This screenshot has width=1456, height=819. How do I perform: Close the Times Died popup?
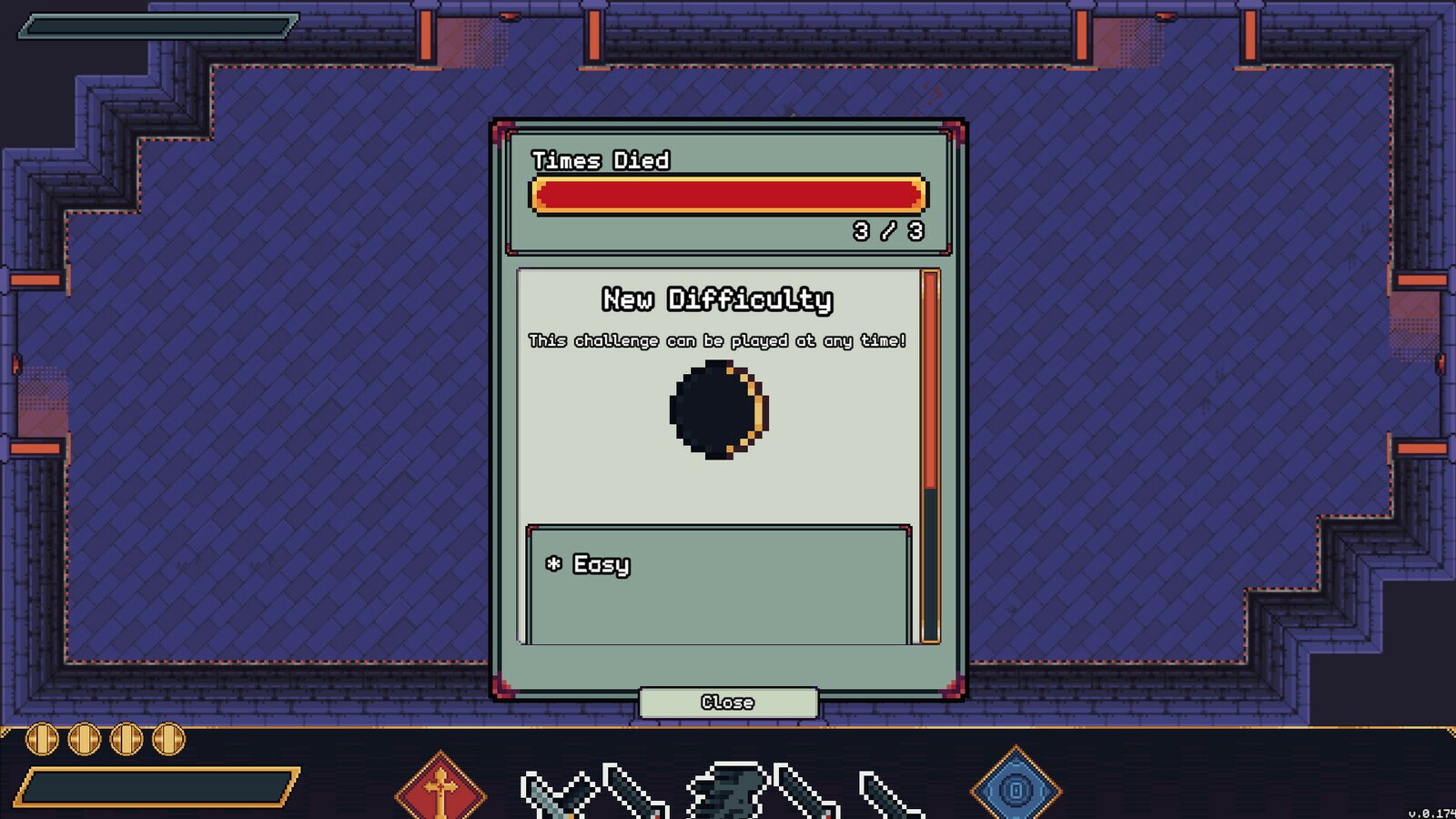point(728,702)
